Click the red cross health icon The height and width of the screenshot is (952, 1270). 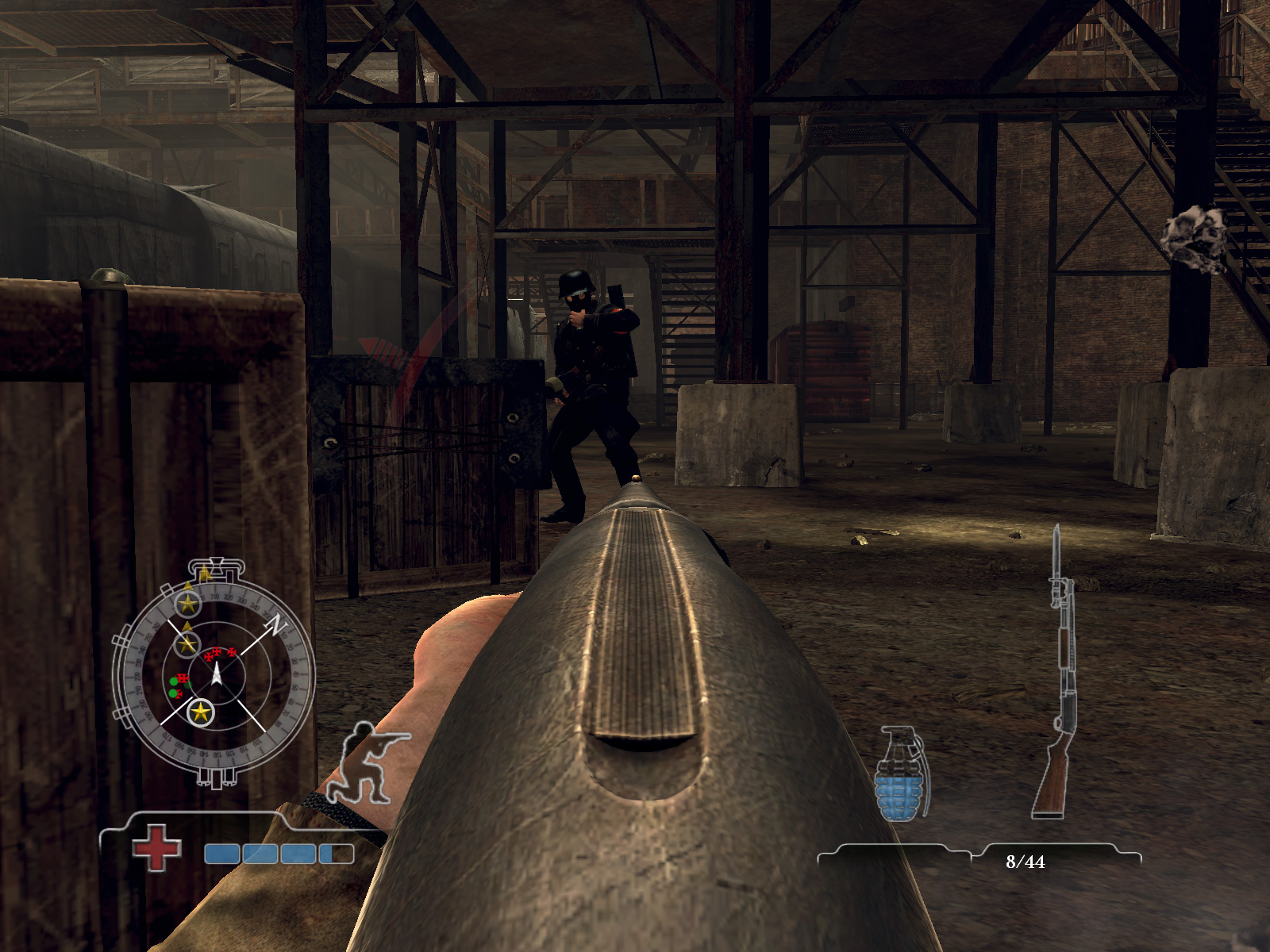pyautogui.click(x=156, y=847)
